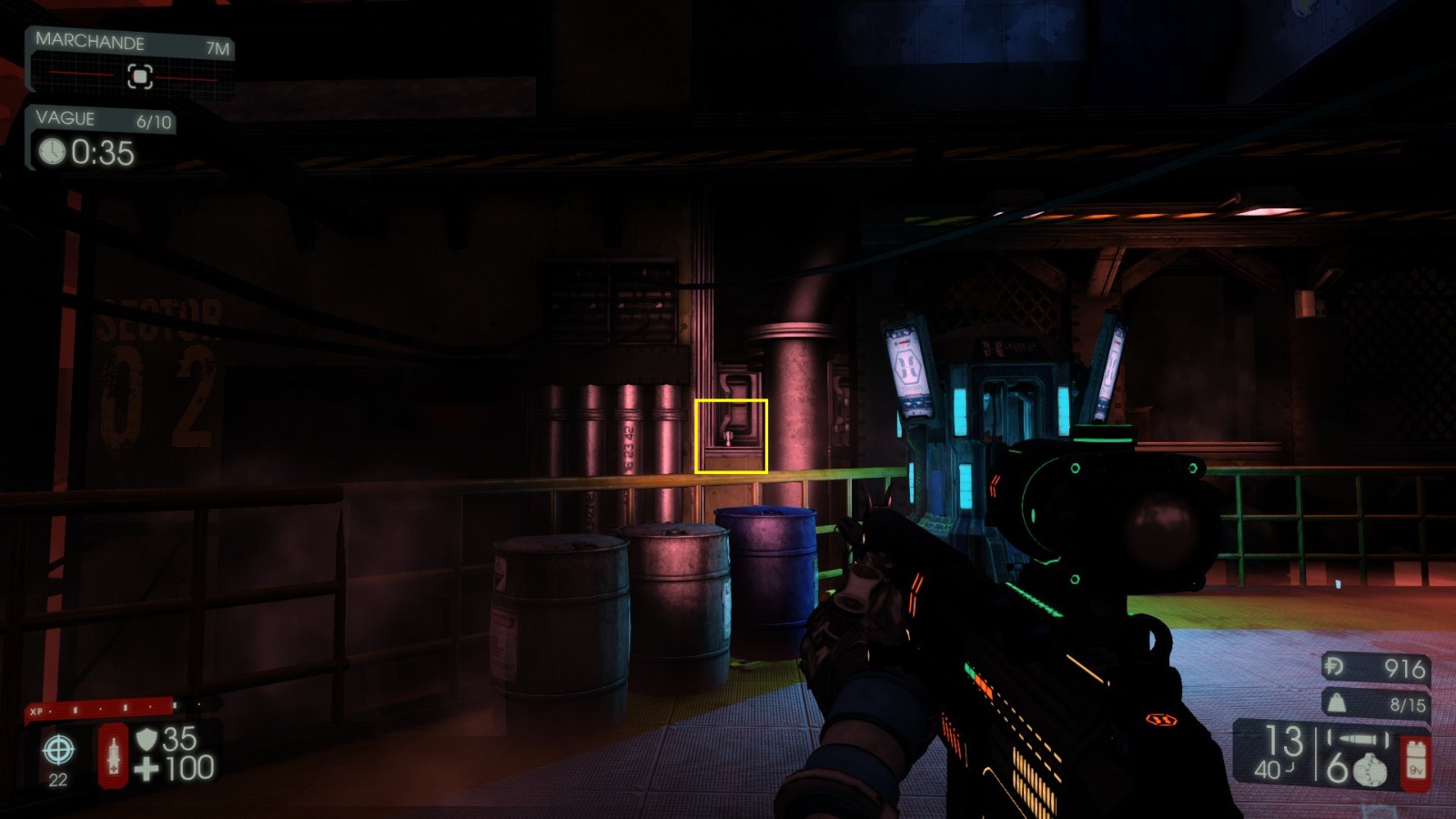Click the blue crosshair perk icon above 22
Viewport: 1456px width, 819px height.
tap(57, 751)
